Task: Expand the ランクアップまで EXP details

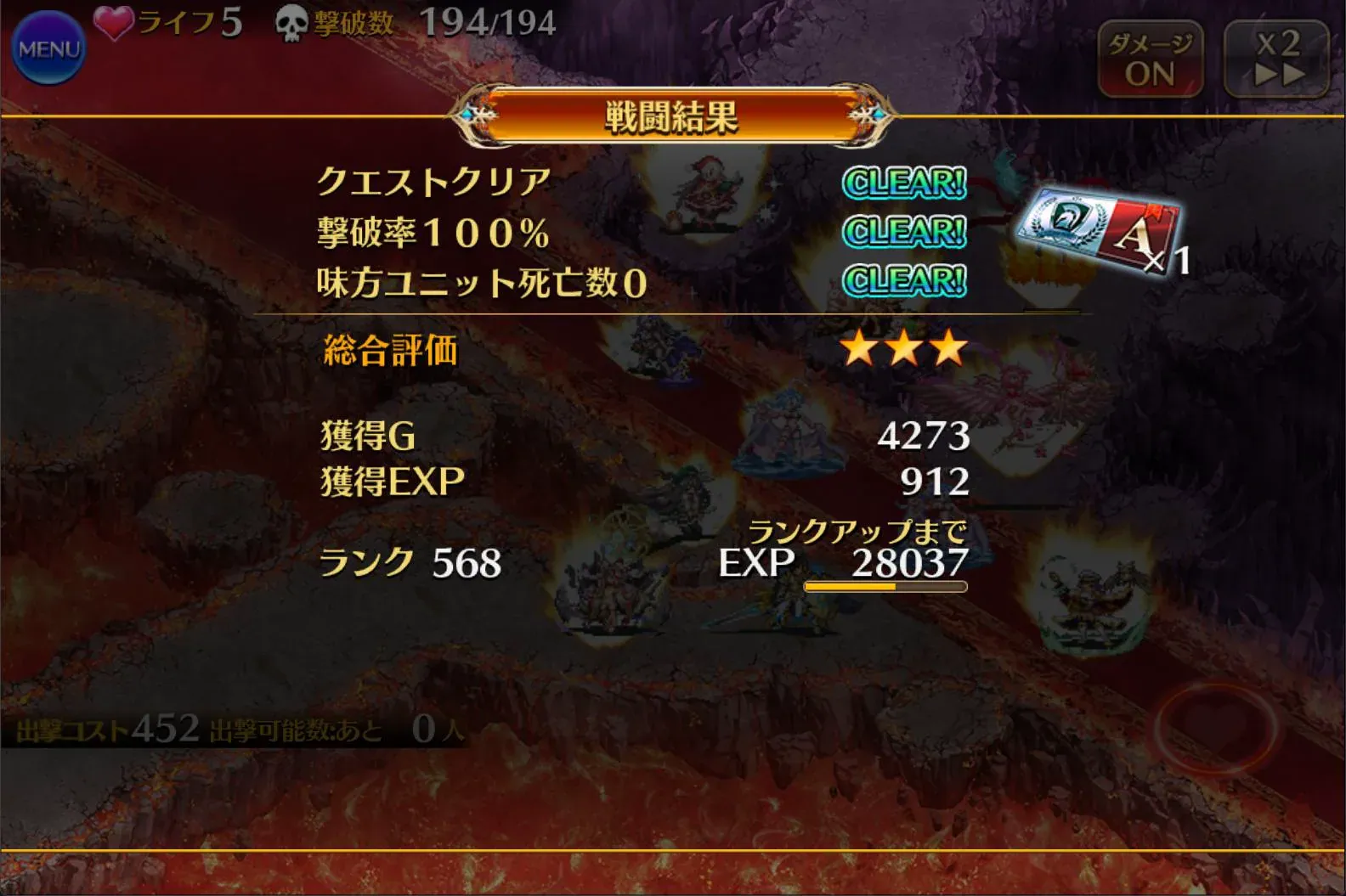Action: [x=858, y=533]
